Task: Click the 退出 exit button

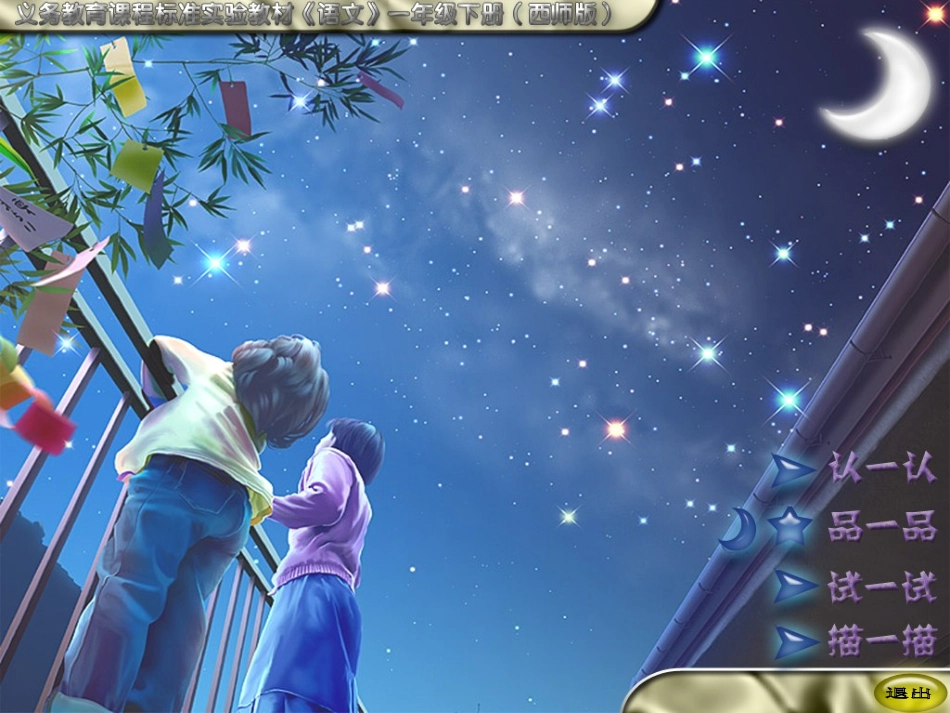Action: [x=903, y=693]
